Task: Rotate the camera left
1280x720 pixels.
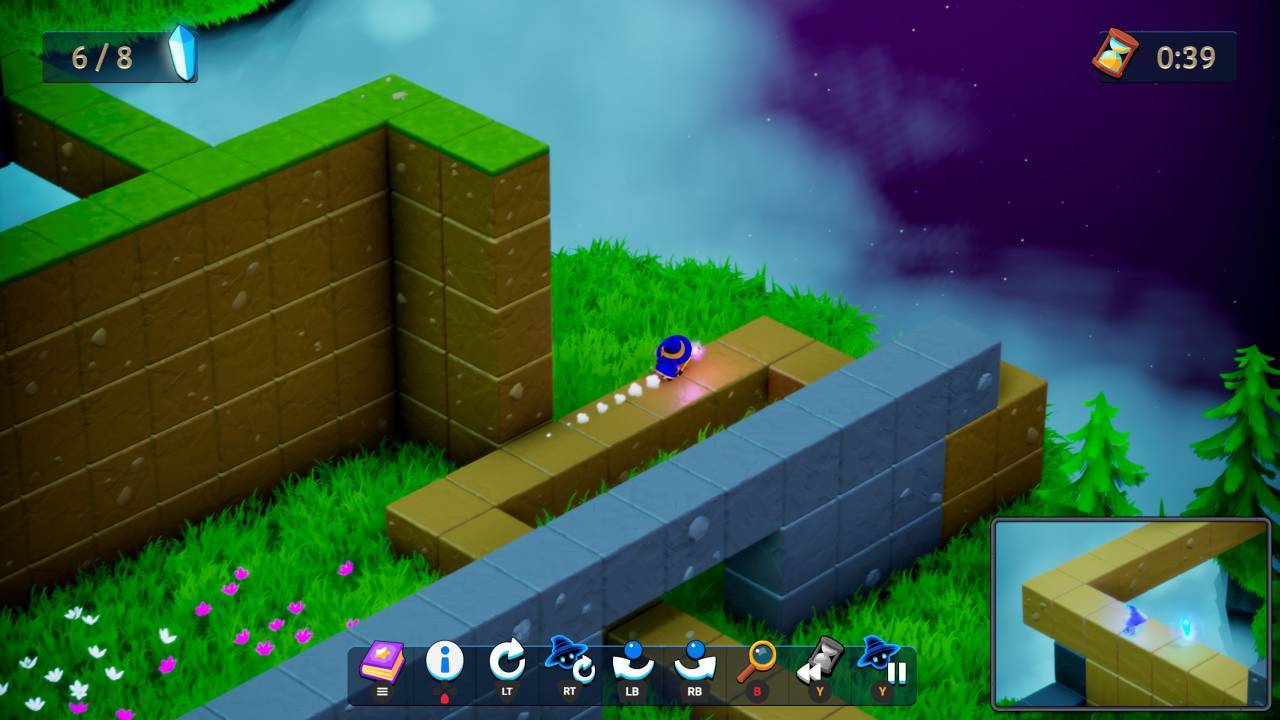Action: coord(632,662)
